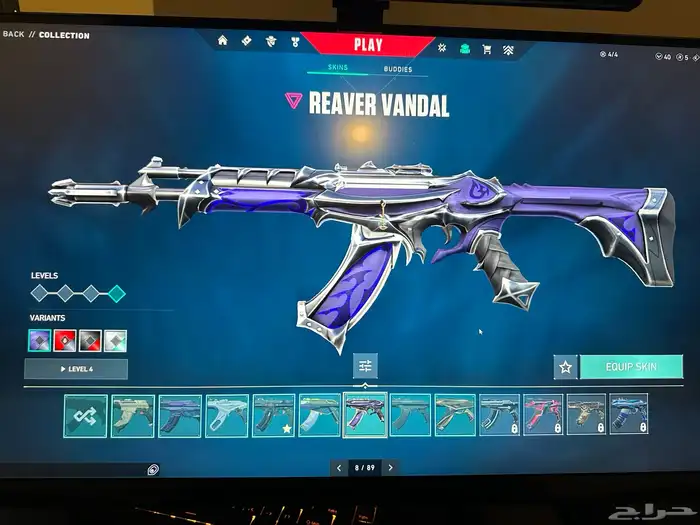Choose the red skin variant
700x525 pixels.
tap(65, 341)
